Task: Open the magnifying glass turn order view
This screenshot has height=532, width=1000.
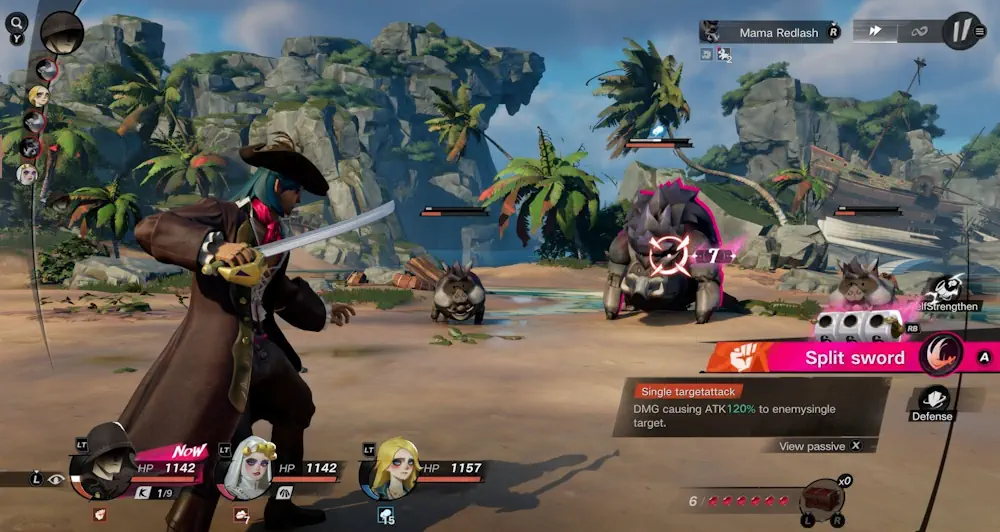Action: 17,20
